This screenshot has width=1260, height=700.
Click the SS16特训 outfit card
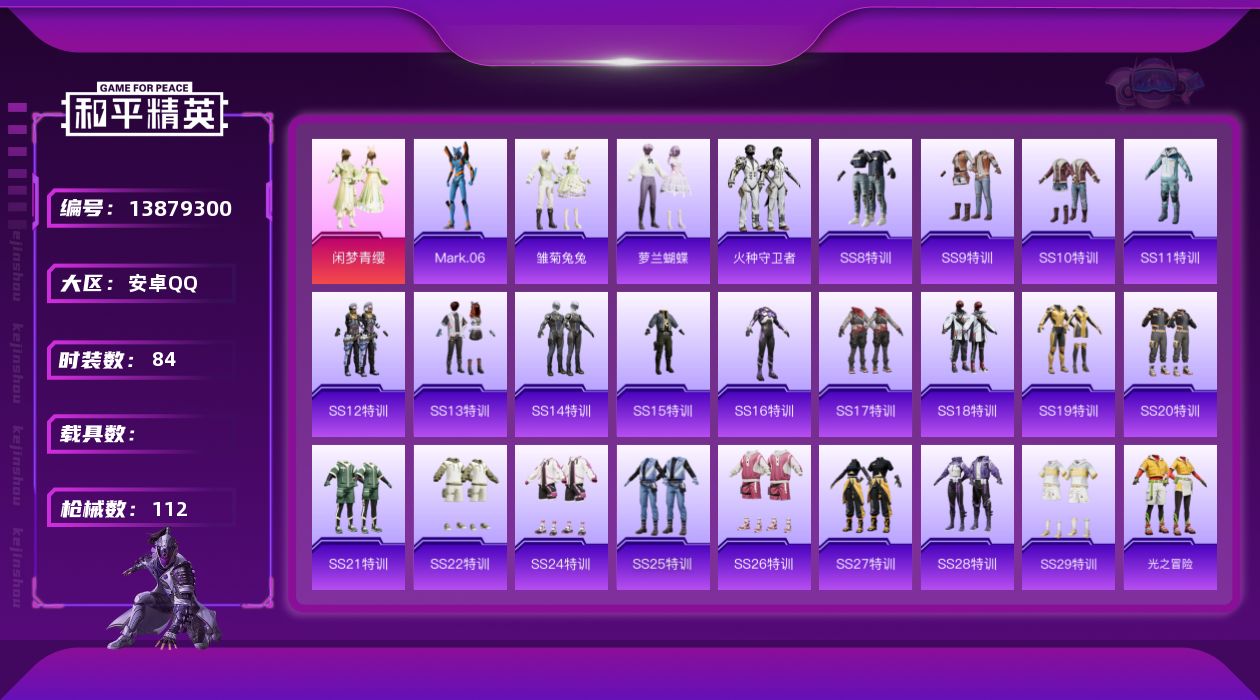tap(764, 364)
